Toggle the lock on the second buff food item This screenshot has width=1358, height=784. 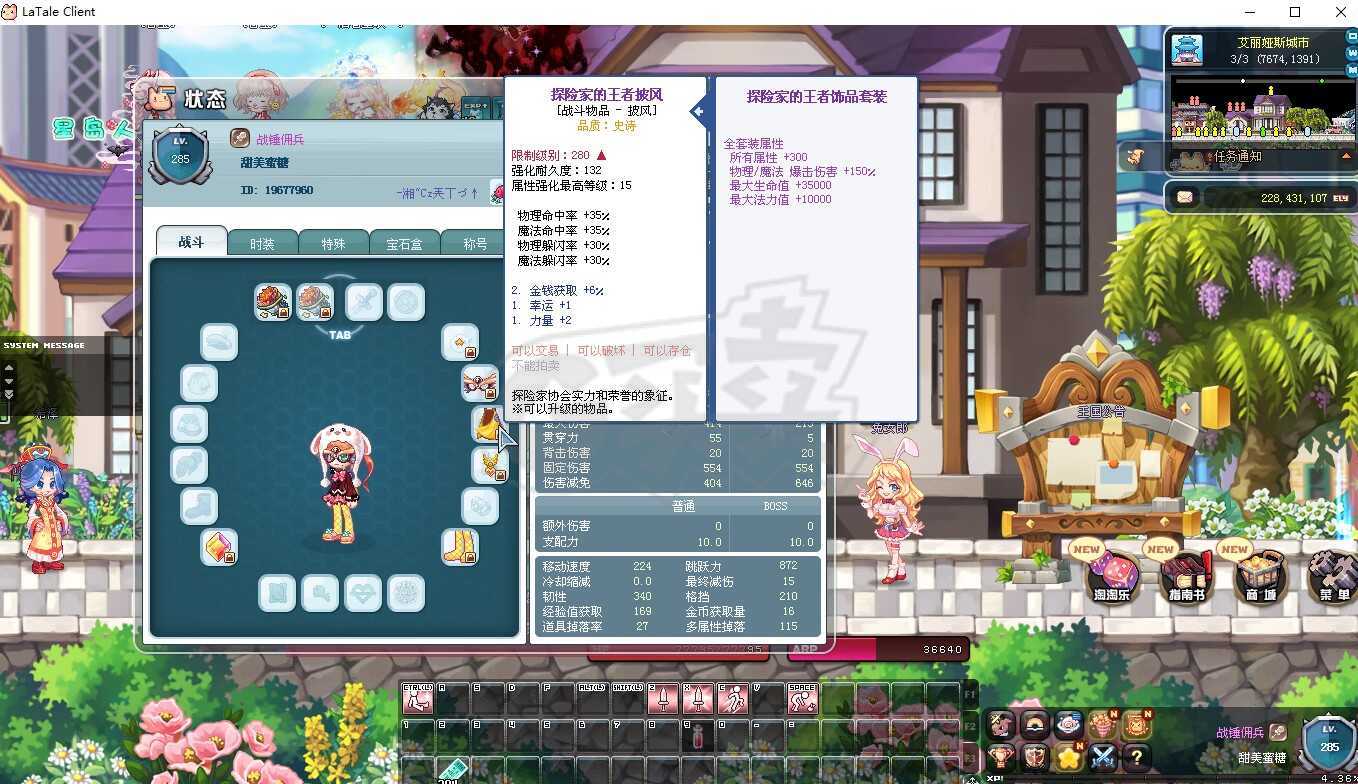(x=324, y=312)
